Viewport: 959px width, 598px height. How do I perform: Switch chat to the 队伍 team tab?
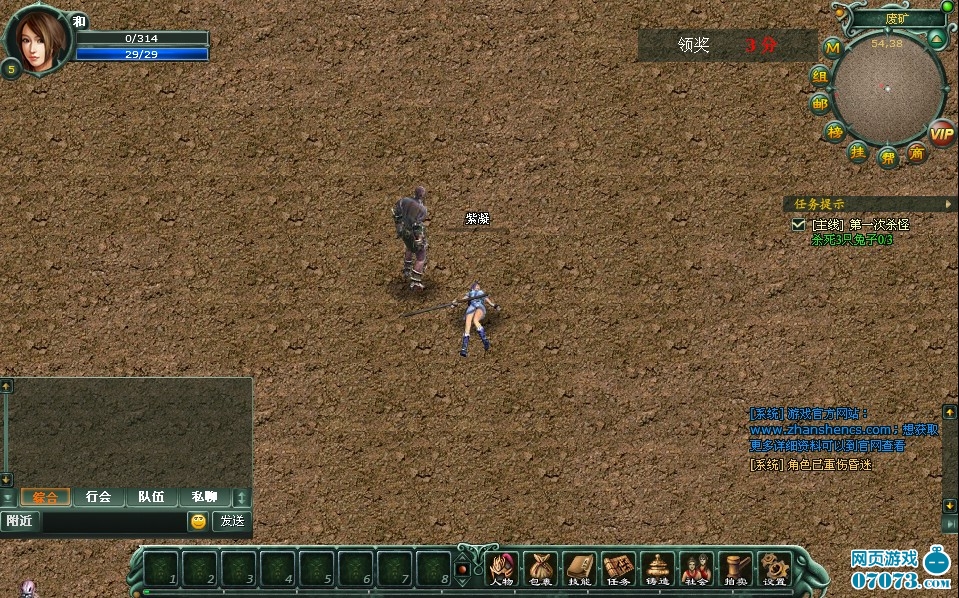point(151,497)
